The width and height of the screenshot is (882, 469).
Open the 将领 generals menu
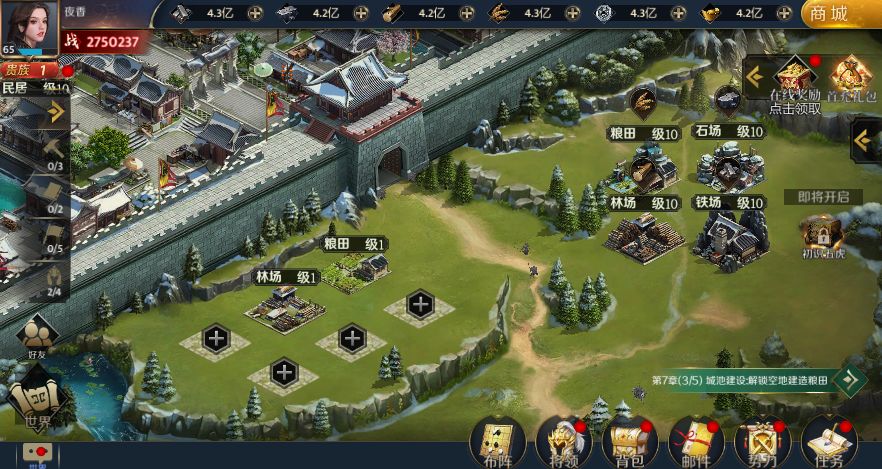[x=564, y=440]
